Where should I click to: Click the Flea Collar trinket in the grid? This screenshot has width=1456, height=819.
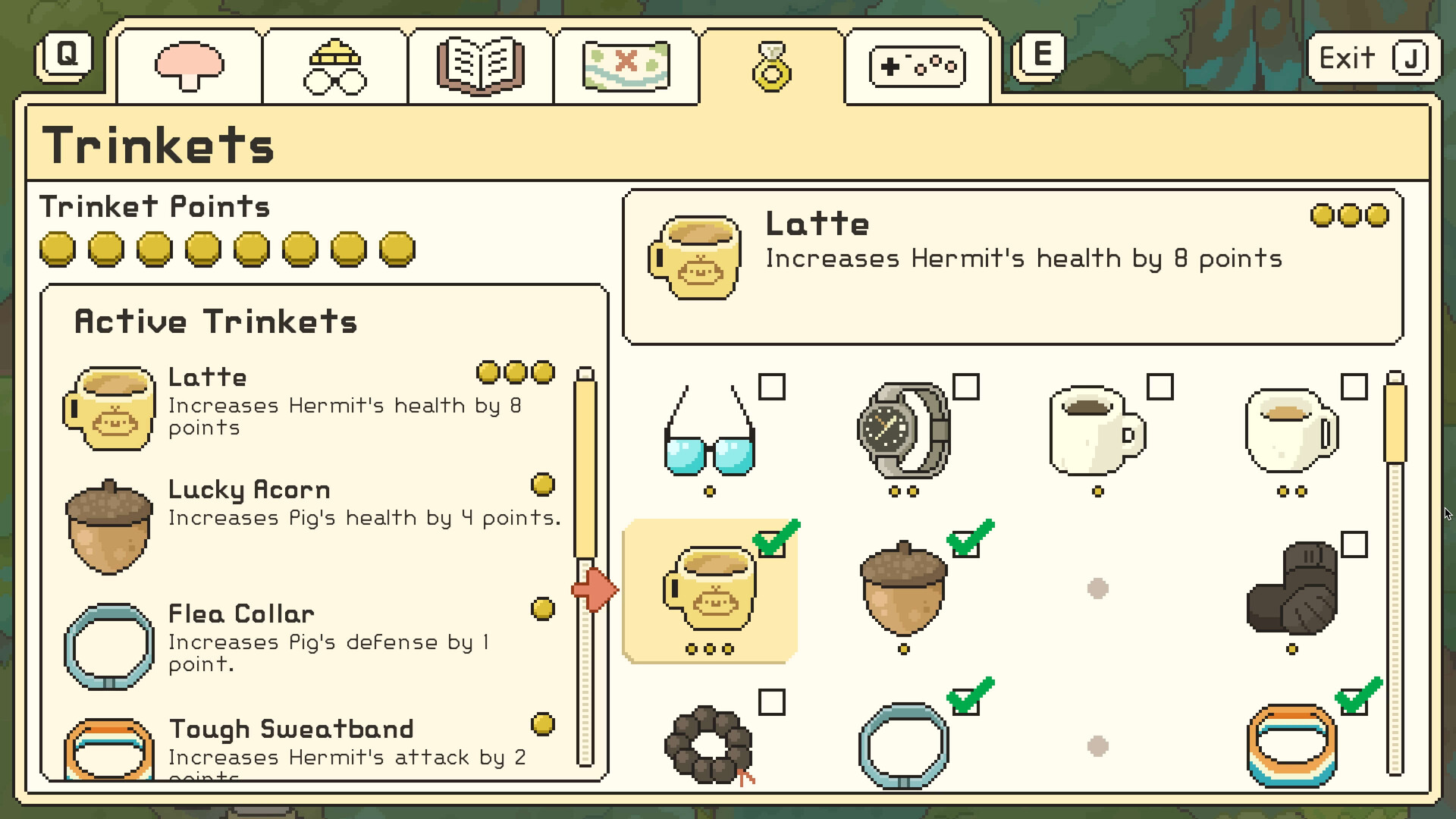[904, 747]
